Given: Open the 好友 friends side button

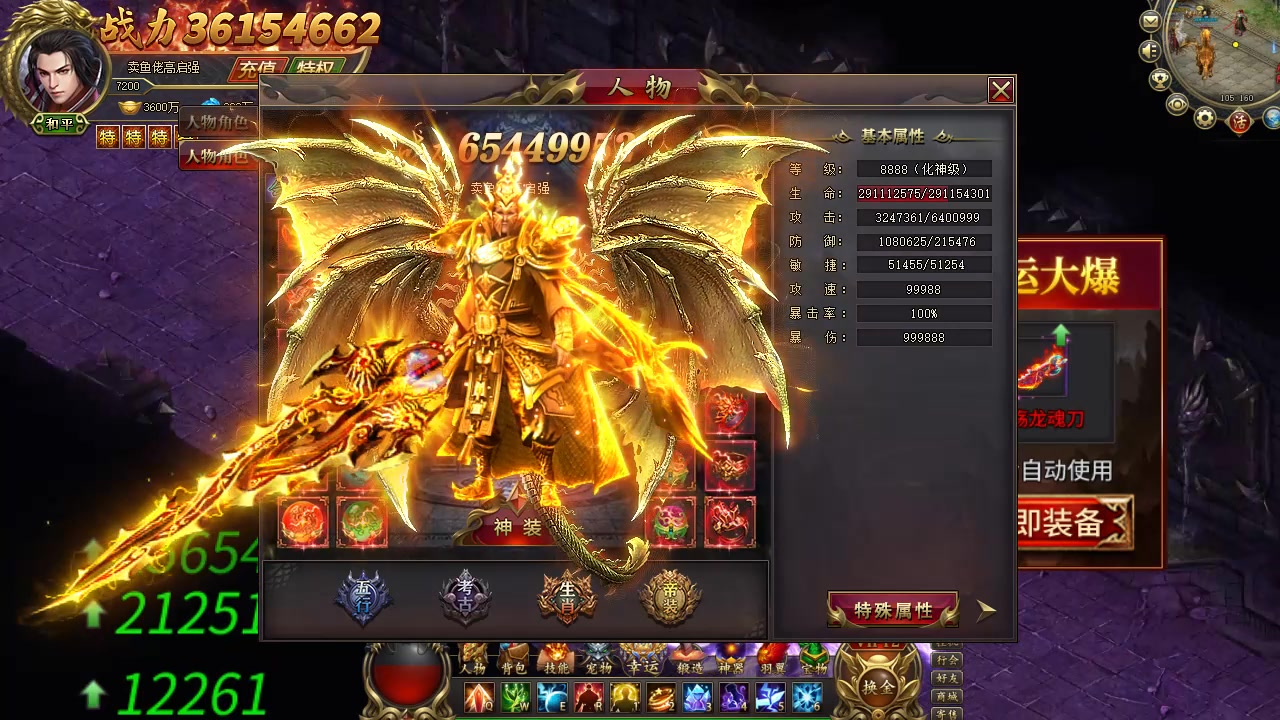Looking at the screenshot, I should (x=946, y=678).
